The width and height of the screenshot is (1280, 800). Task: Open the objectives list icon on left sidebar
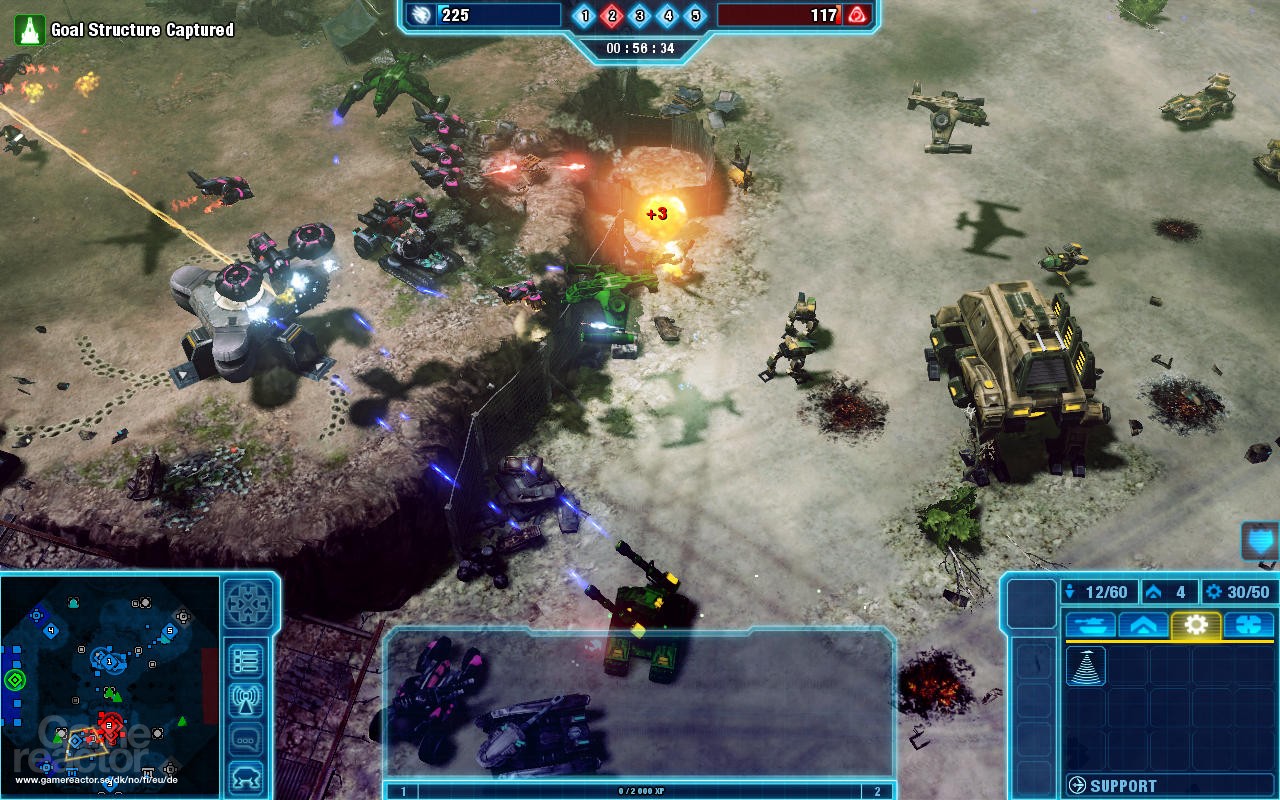pos(247,658)
